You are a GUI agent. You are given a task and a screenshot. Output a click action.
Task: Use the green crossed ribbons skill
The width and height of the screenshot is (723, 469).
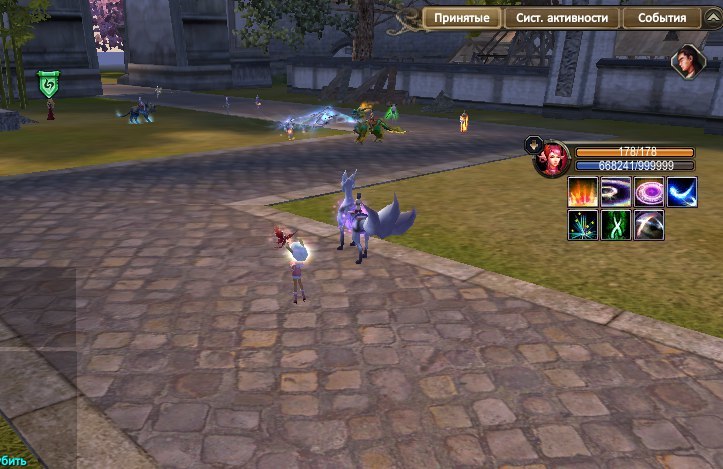point(616,224)
